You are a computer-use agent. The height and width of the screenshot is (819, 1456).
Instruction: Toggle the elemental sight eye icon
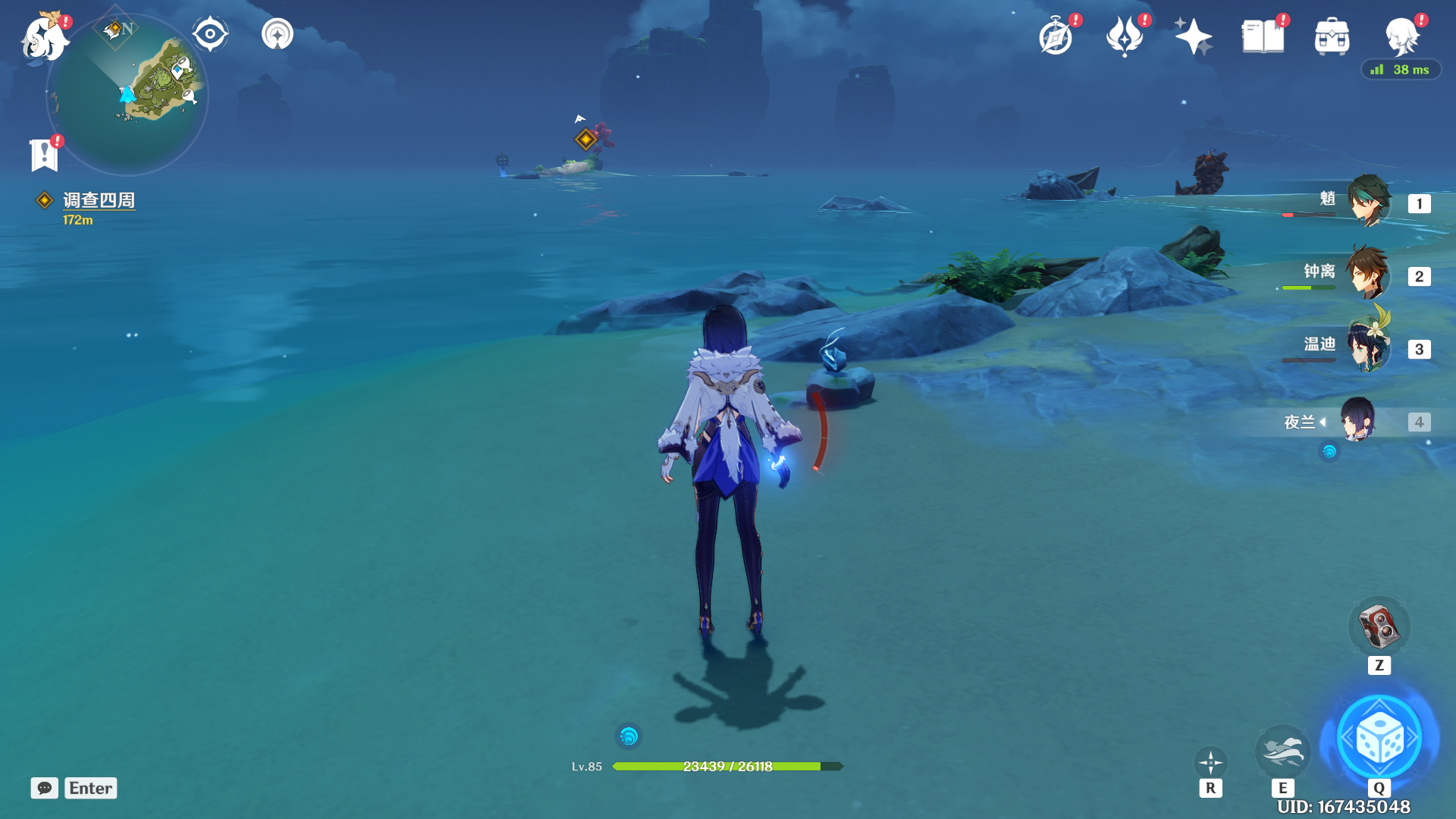[x=210, y=34]
